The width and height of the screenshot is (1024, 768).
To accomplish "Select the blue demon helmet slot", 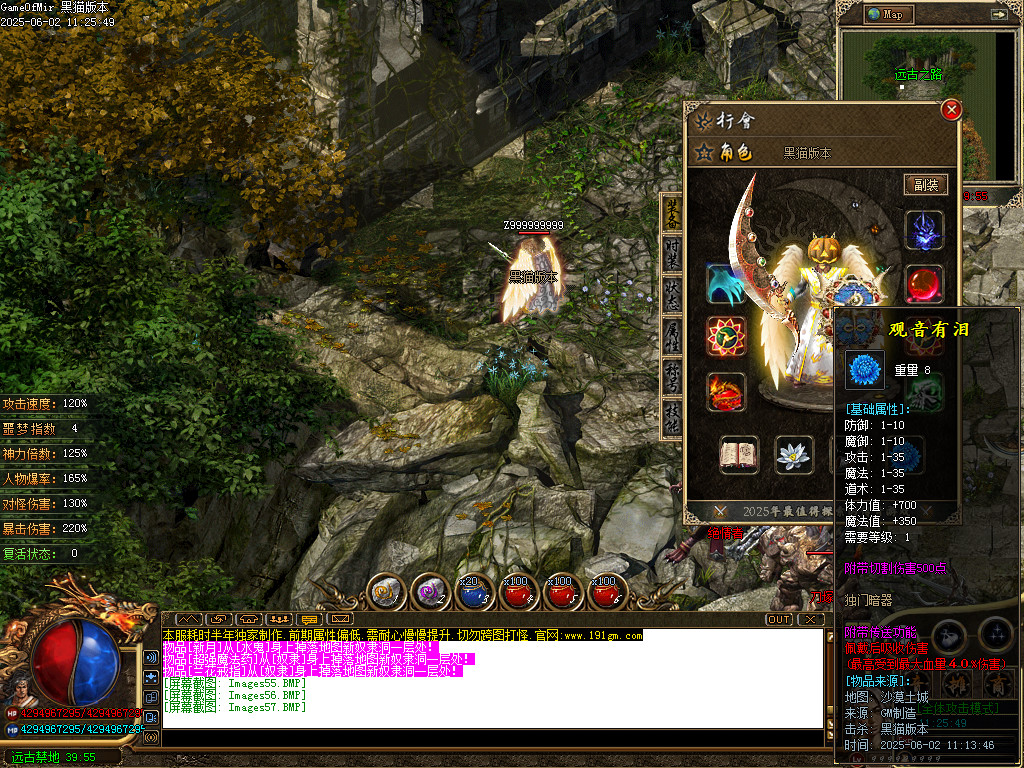I will click(924, 230).
